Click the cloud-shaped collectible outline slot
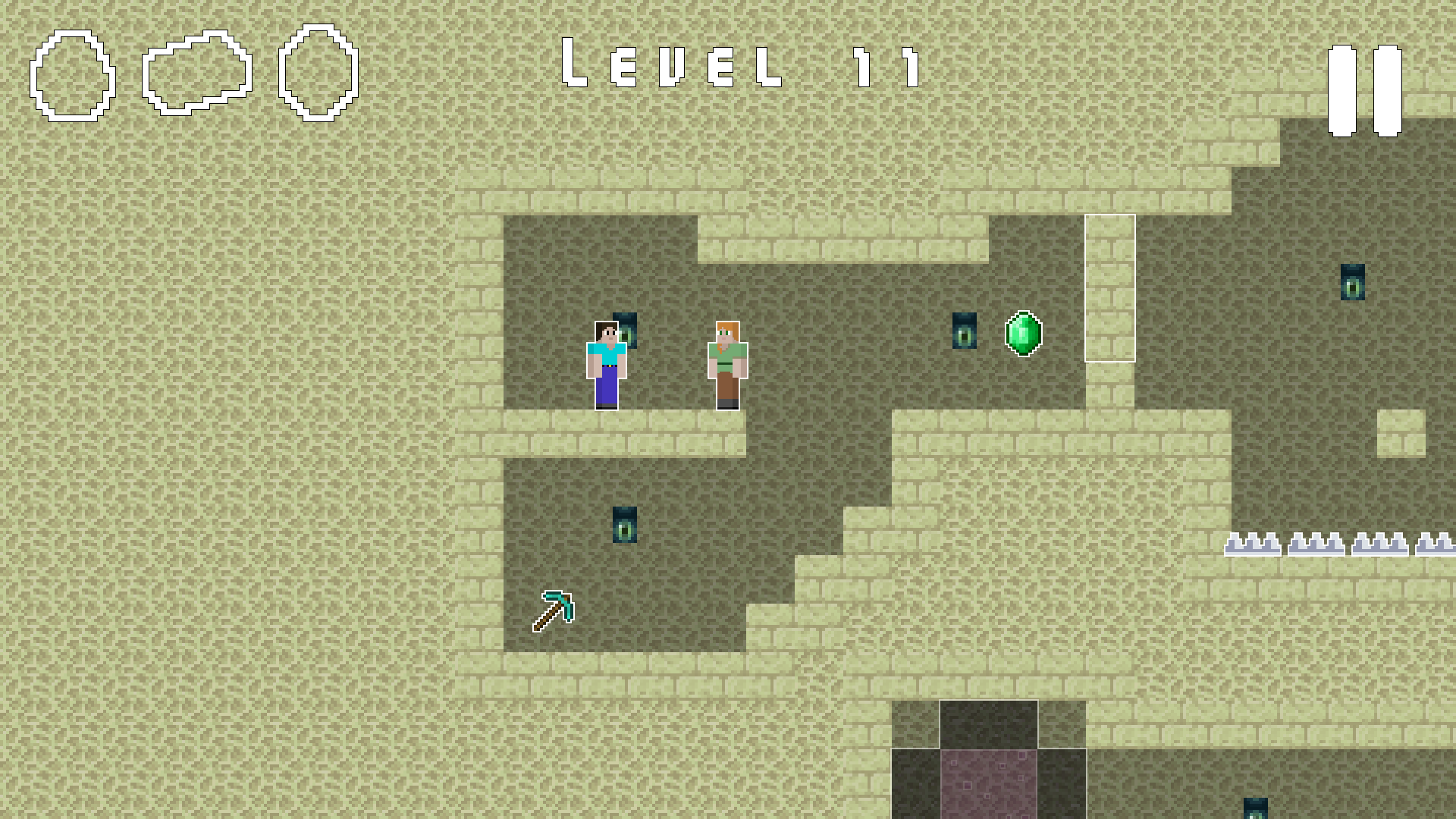Screen dimensions: 1456x819 [196, 71]
